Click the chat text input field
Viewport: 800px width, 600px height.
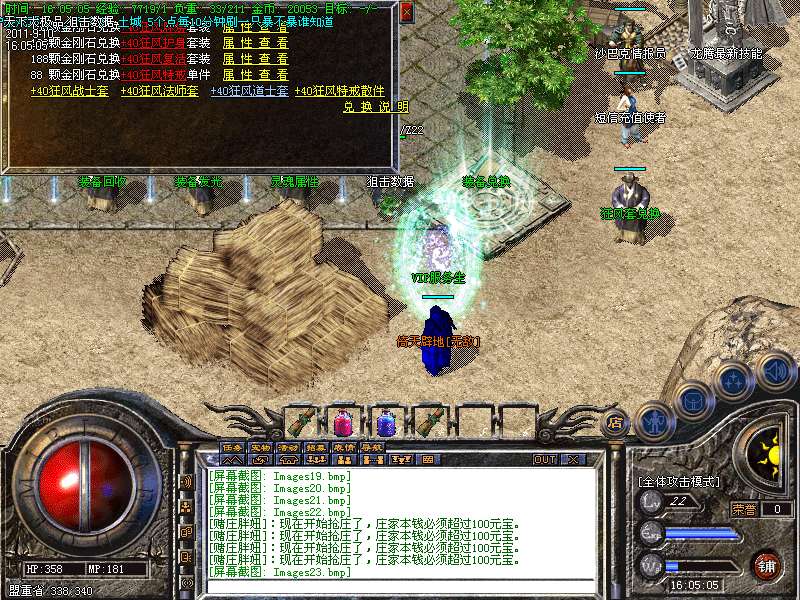[400, 586]
